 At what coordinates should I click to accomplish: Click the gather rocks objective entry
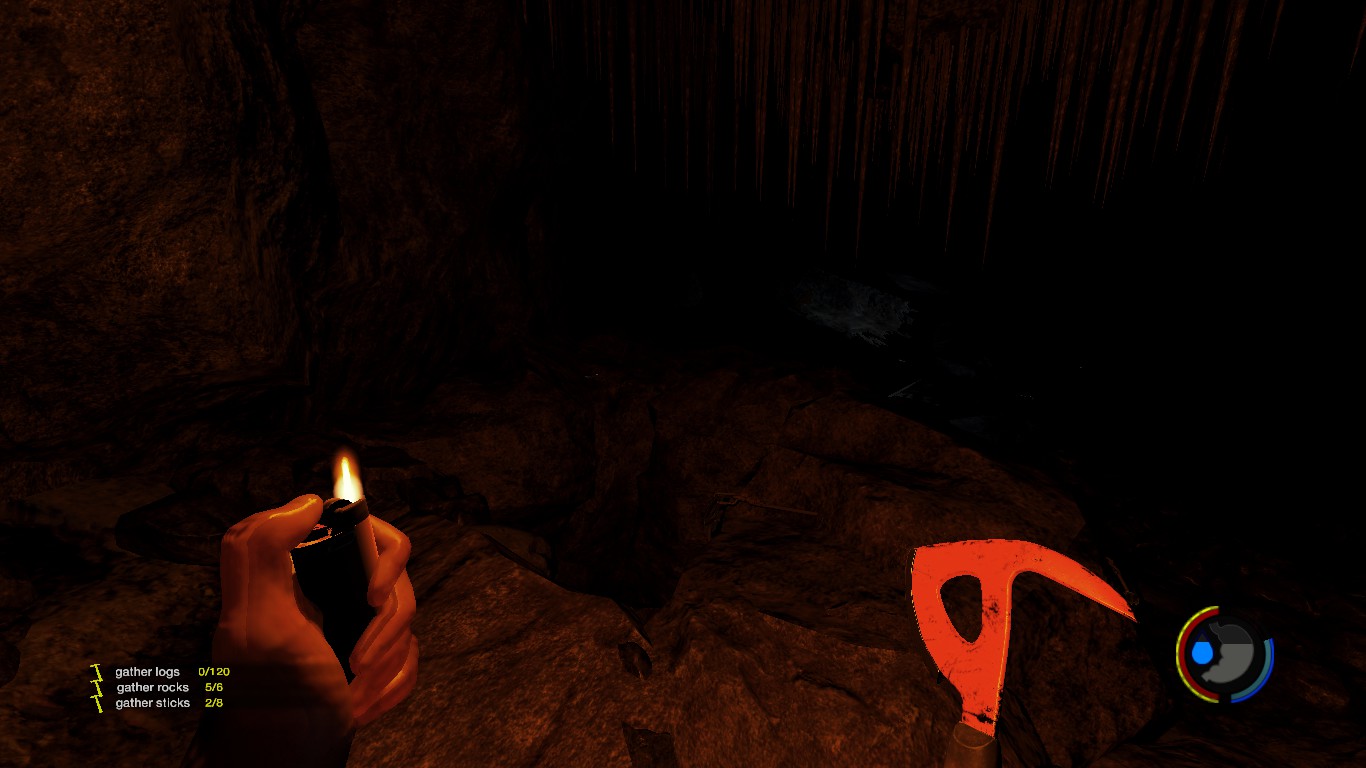coord(152,688)
